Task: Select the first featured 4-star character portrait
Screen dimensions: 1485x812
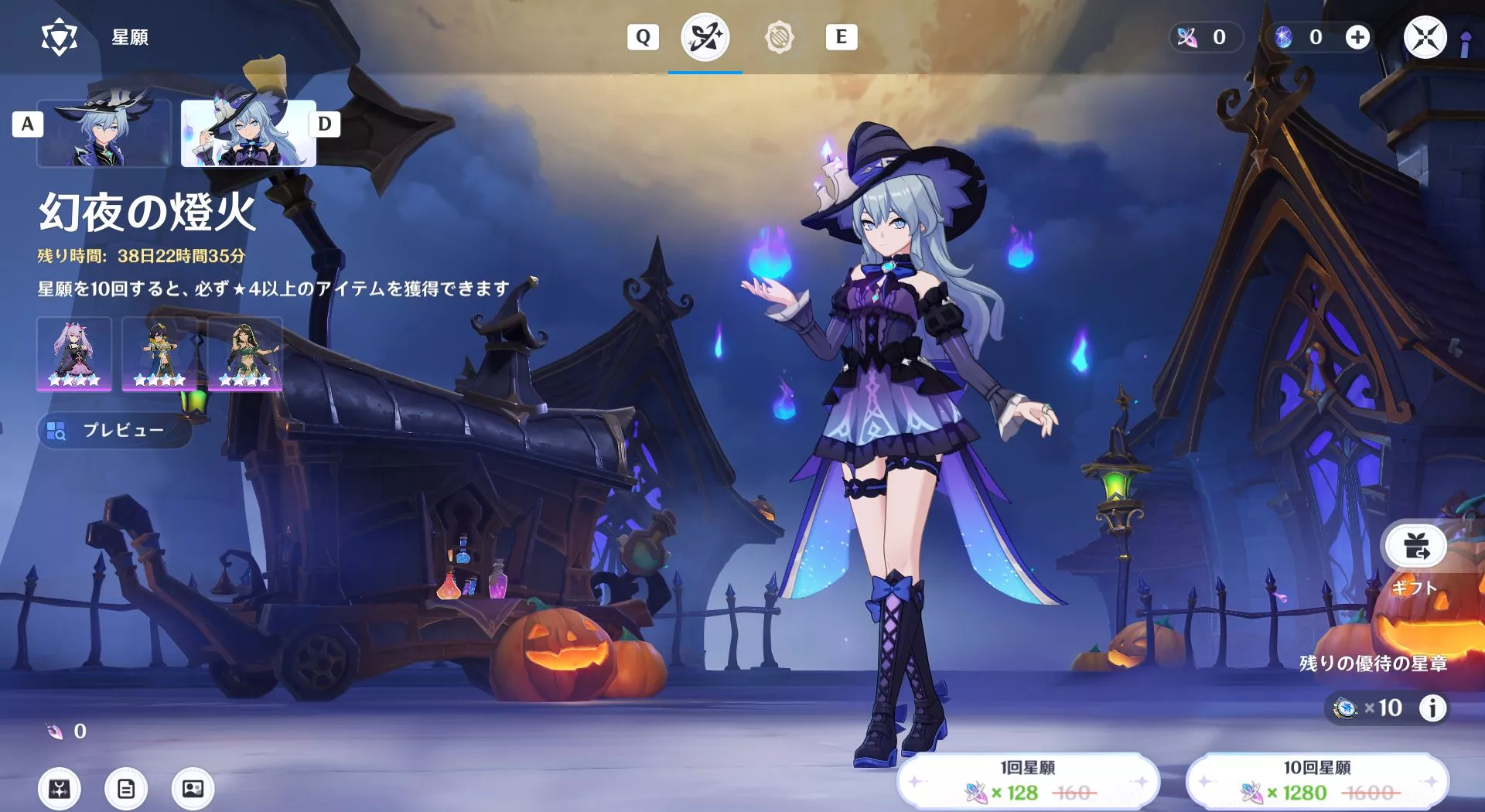Action: pyautogui.click(x=74, y=354)
